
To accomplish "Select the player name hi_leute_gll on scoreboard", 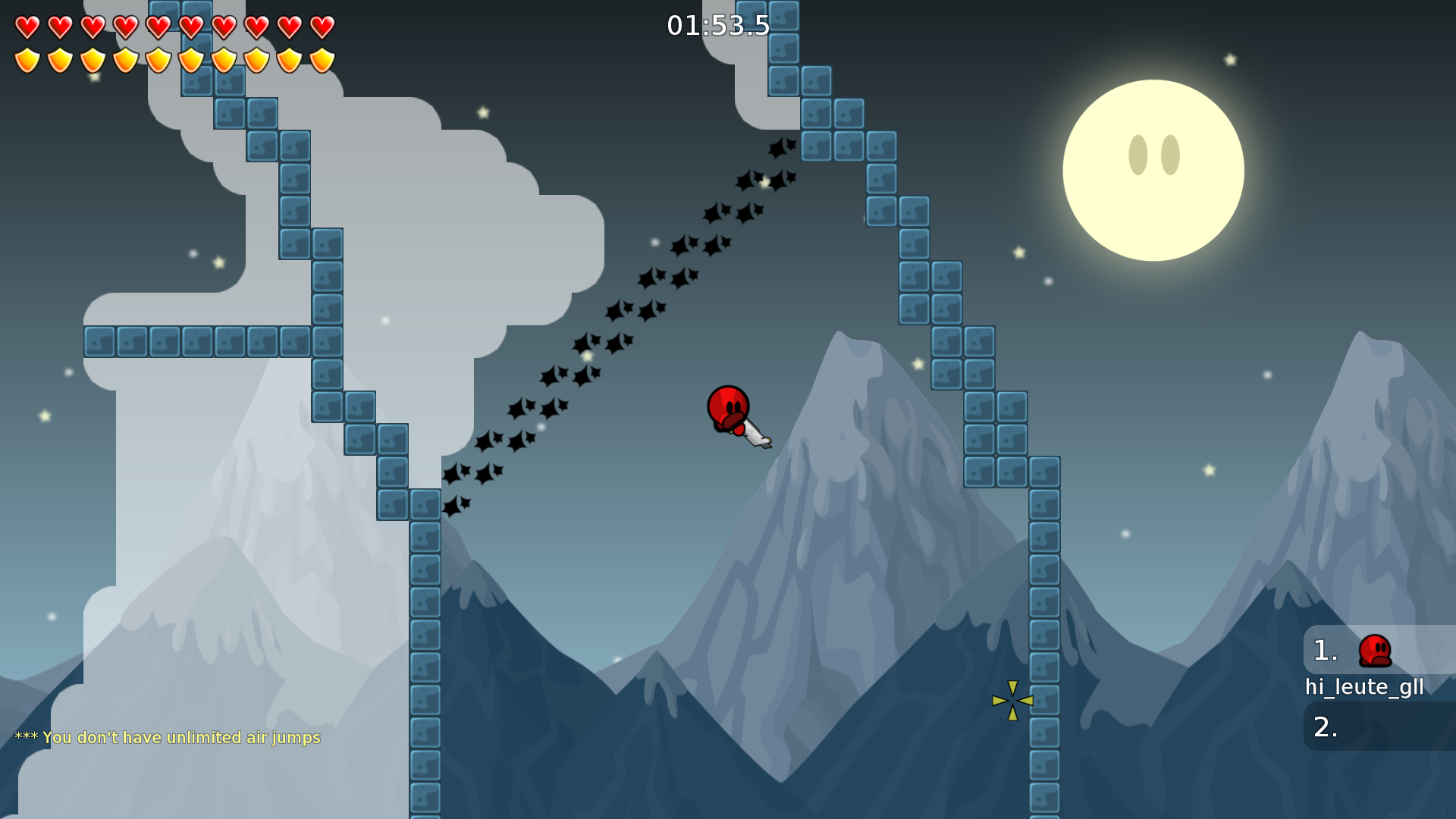I will coord(1363,687).
